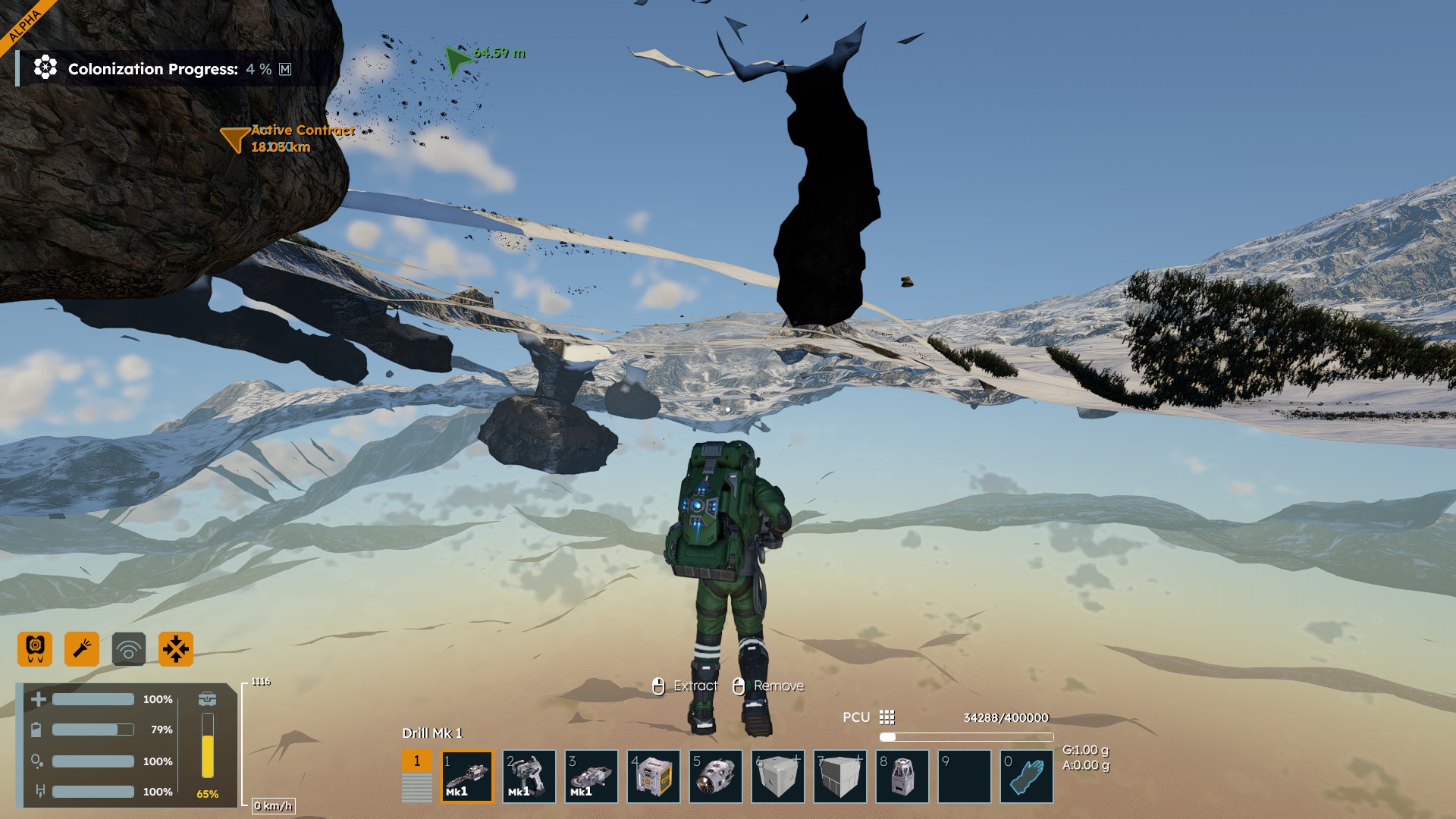Select the welder Mk1 in slot 2
The height and width of the screenshot is (819, 1456).
pyautogui.click(x=529, y=777)
